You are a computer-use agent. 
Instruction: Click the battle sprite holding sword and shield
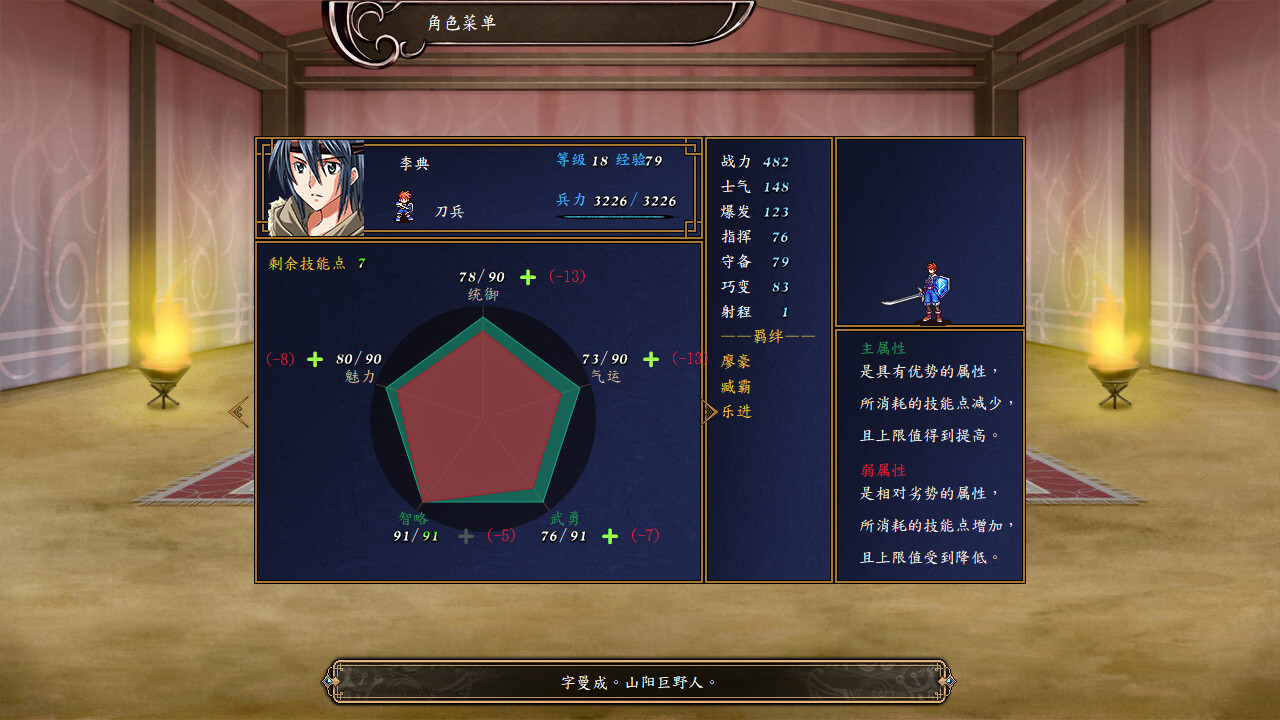coord(934,290)
